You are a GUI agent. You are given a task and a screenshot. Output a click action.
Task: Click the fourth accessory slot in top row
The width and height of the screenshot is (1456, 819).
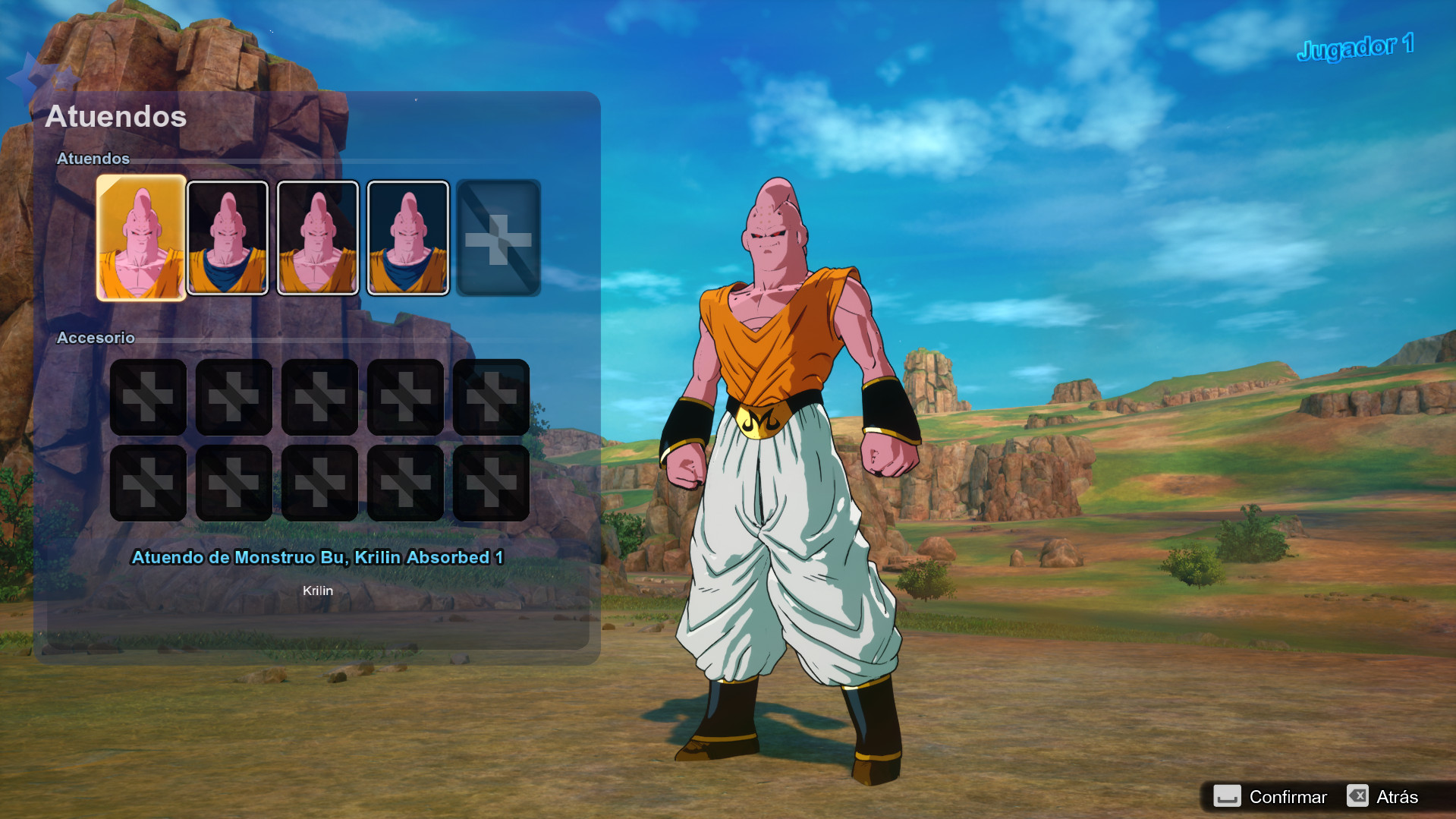point(405,397)
